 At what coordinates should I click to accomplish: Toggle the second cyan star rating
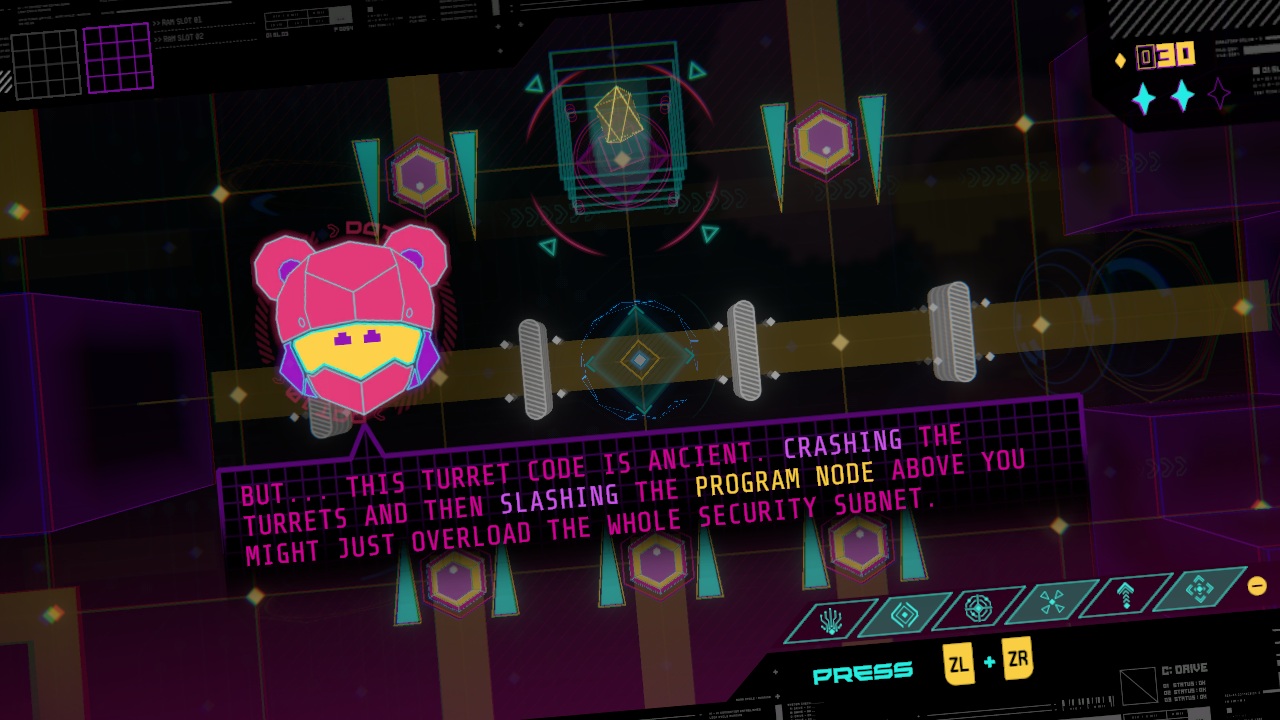point(1181,95)
